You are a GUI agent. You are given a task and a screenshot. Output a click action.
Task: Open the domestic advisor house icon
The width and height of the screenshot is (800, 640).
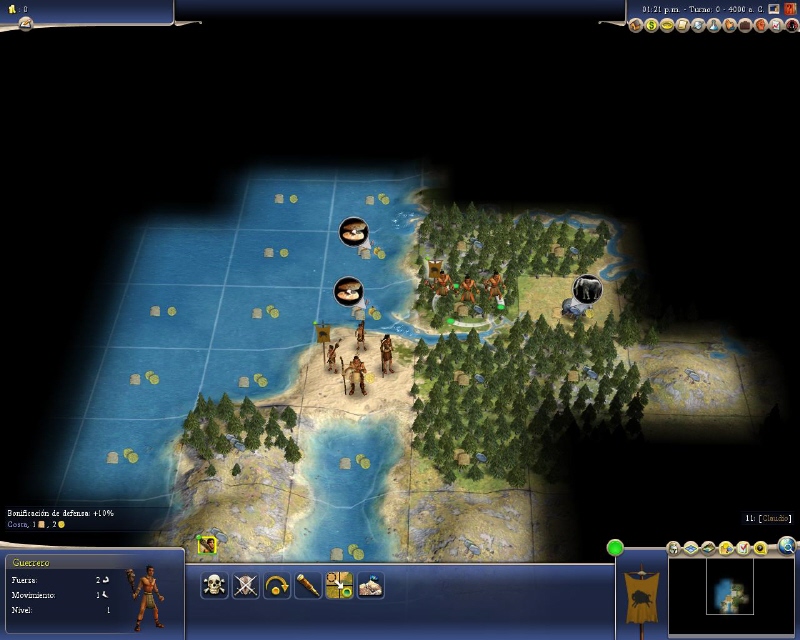click(x=636, y=25)
